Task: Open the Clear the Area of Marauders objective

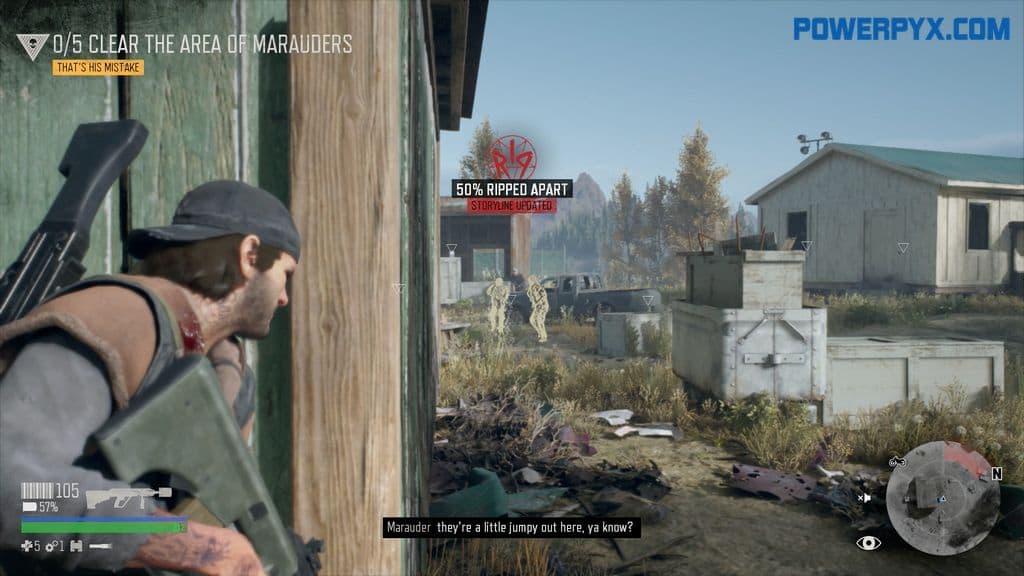Action: click(202, 44)
